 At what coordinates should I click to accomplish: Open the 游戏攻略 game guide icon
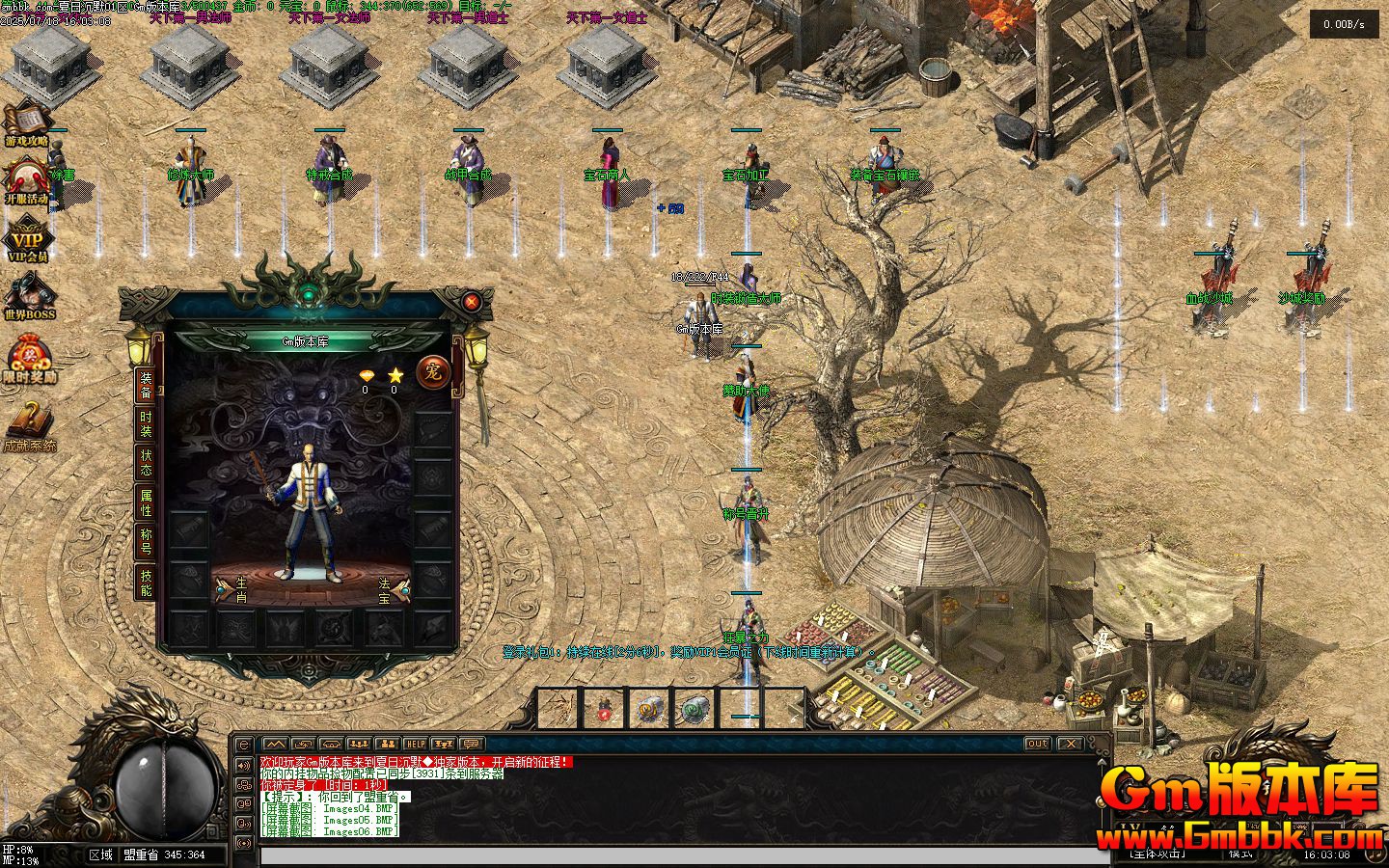click(x=26, y=123)
